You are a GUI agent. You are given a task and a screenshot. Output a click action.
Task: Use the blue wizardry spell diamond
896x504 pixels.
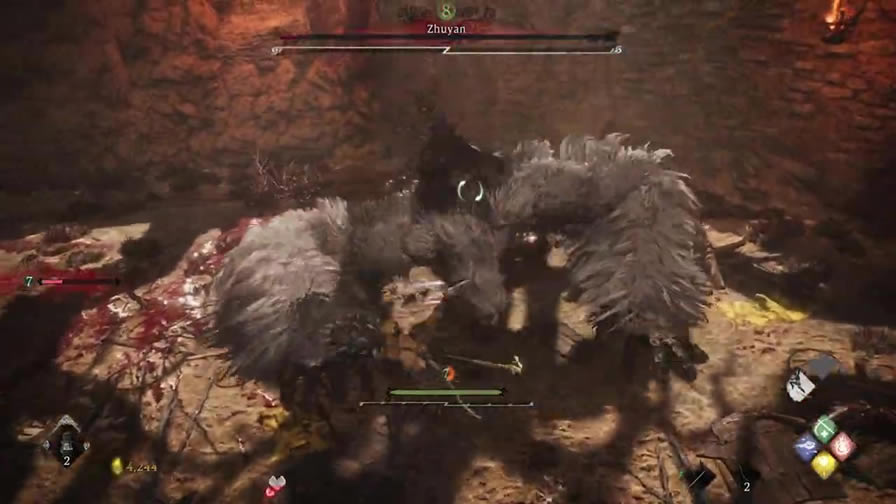(x=806, y=447)
